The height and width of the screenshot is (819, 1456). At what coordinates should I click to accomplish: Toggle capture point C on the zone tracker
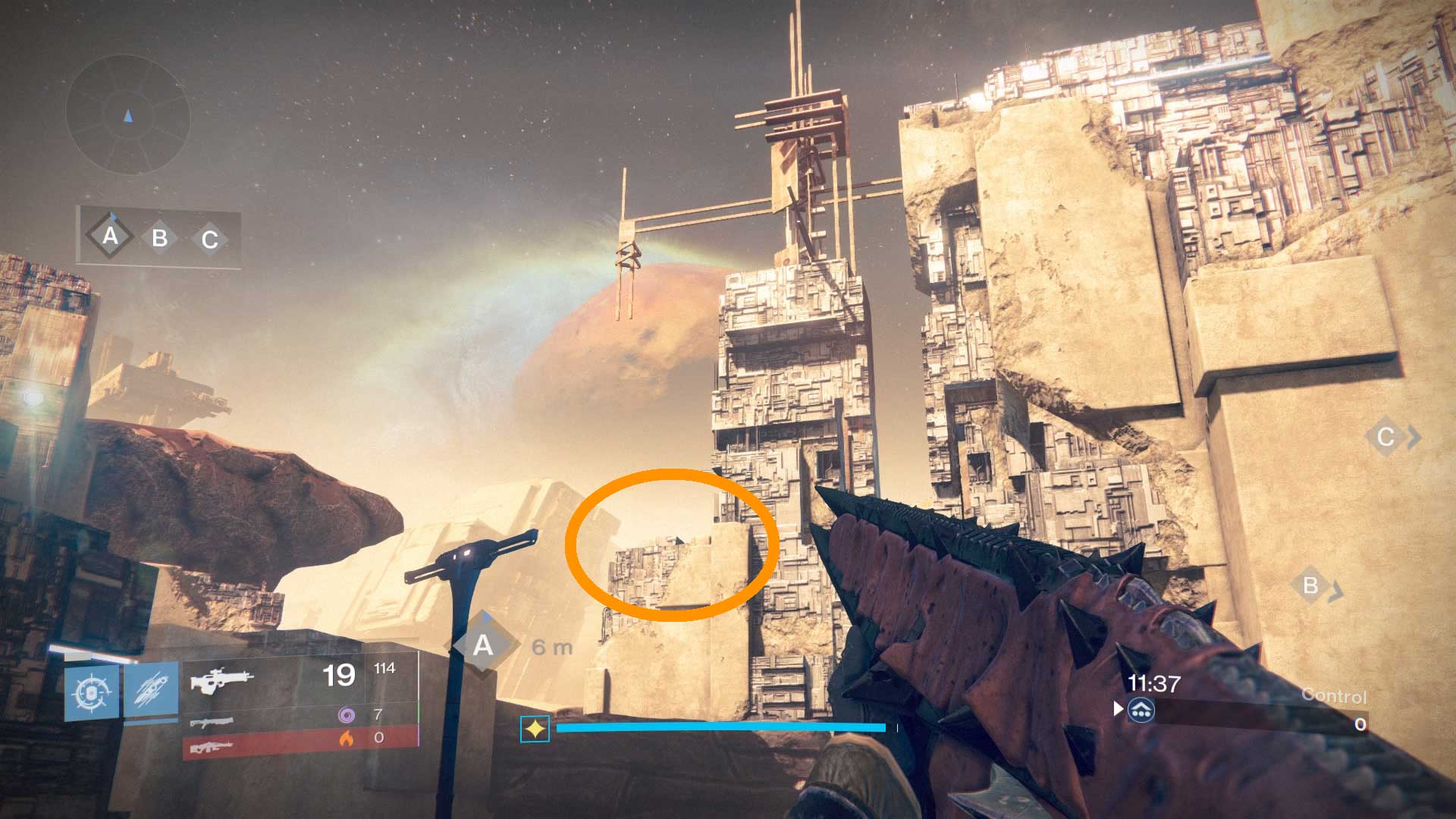tap(208, 239)
